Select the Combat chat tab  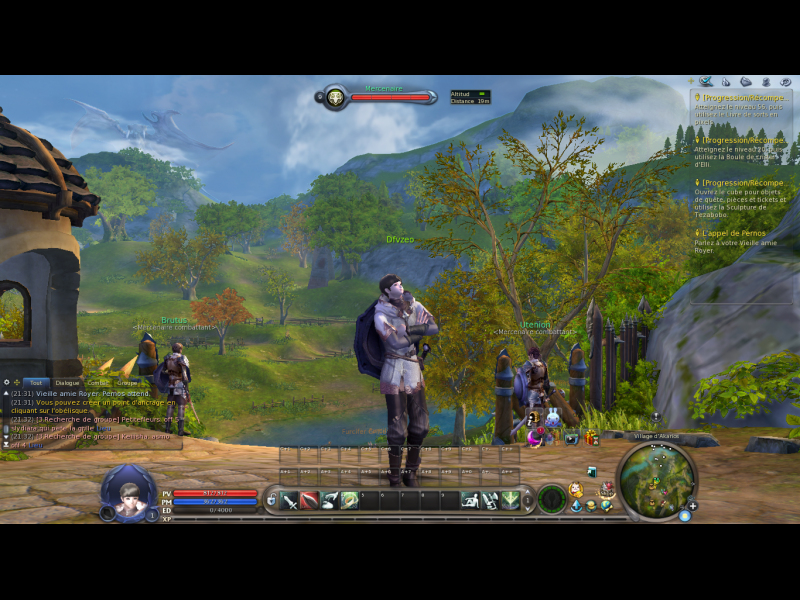pyautogui.click(x=97, y=382)
